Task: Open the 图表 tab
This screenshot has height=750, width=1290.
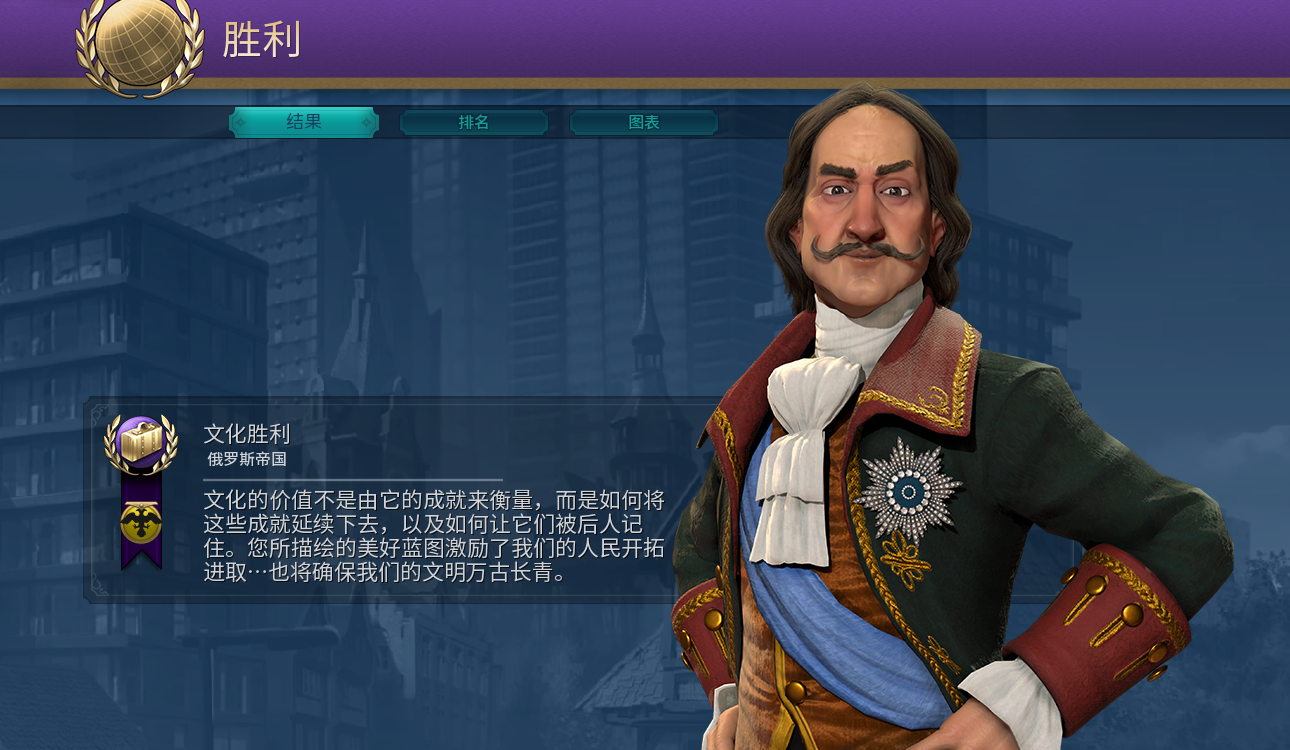Action: pyautogui.click(x=643, y=122)
